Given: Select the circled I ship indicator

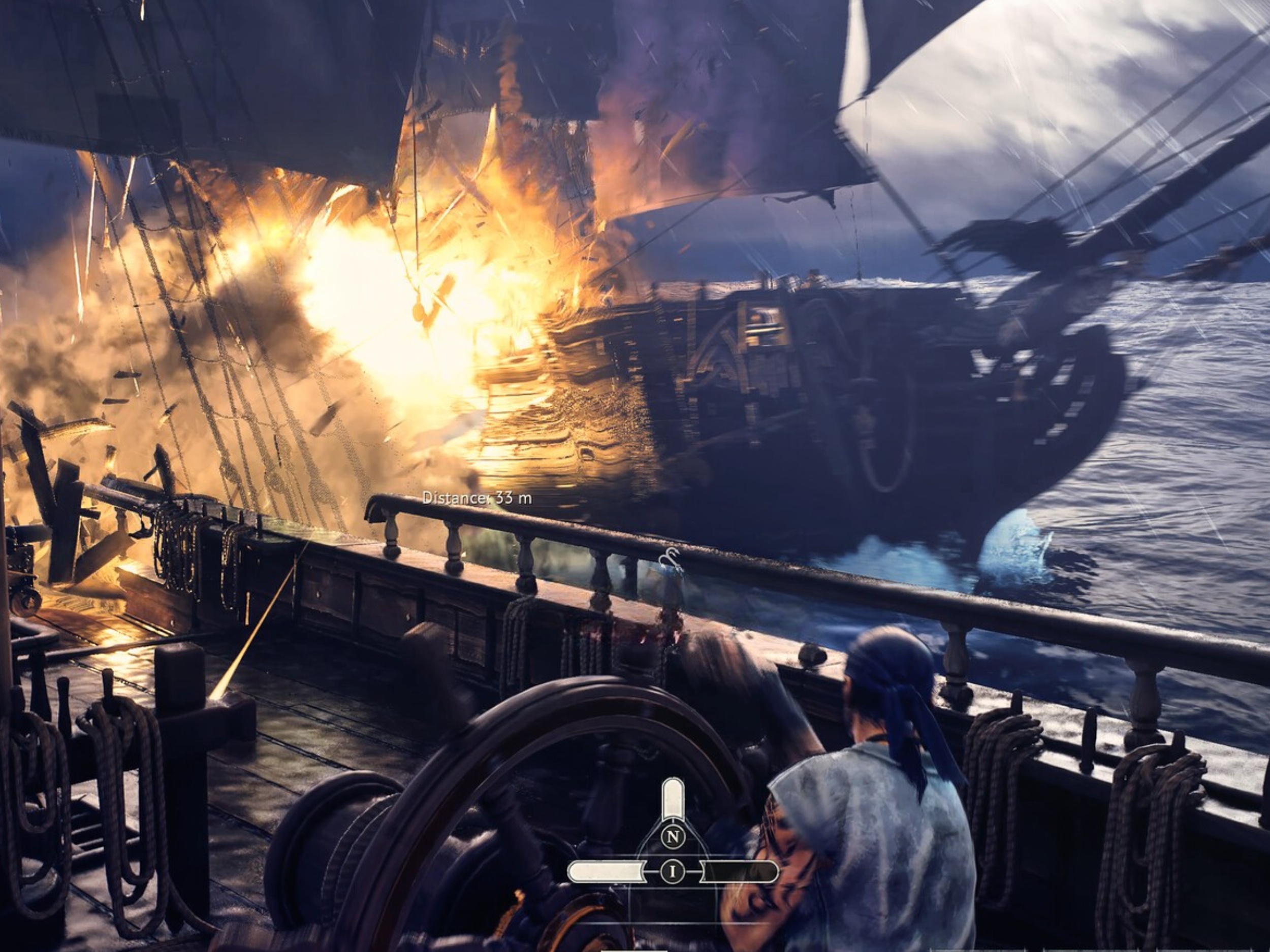Looking at the screenshot, I should pos(671,872).
